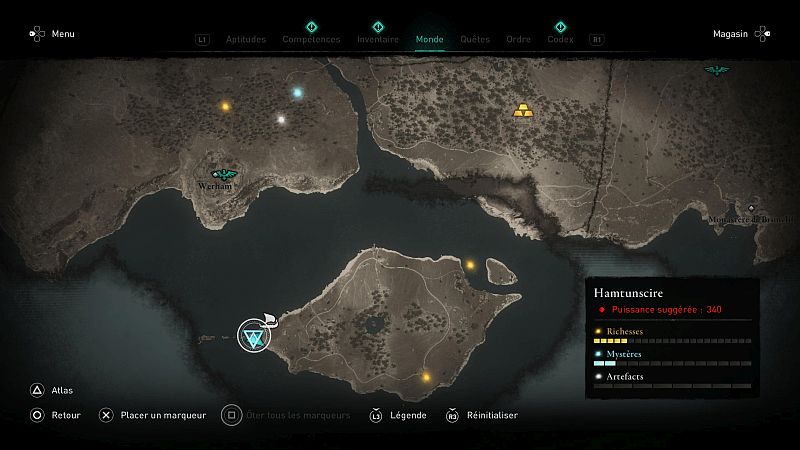Select the Inventaire tab
Screen dimensions: 800x450
[378, 40]
